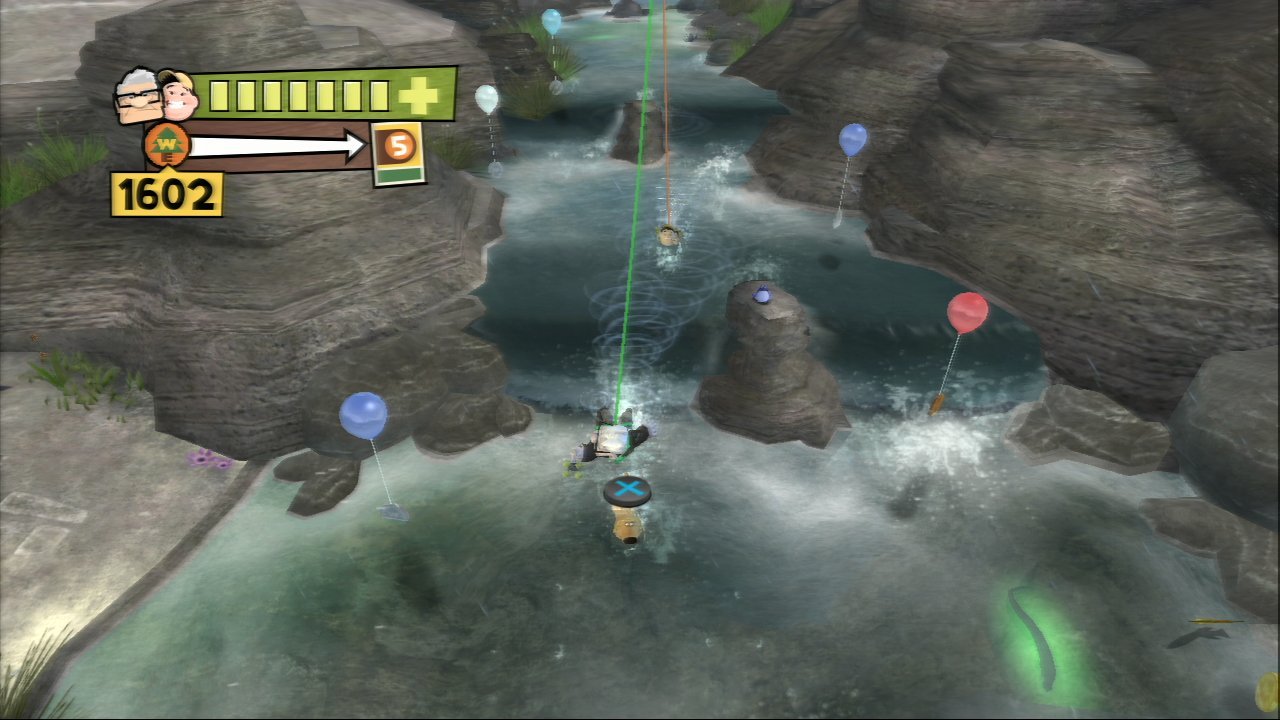Click the green plus health icon
The height and width of the screenshot is (720, 1280).
418,95
